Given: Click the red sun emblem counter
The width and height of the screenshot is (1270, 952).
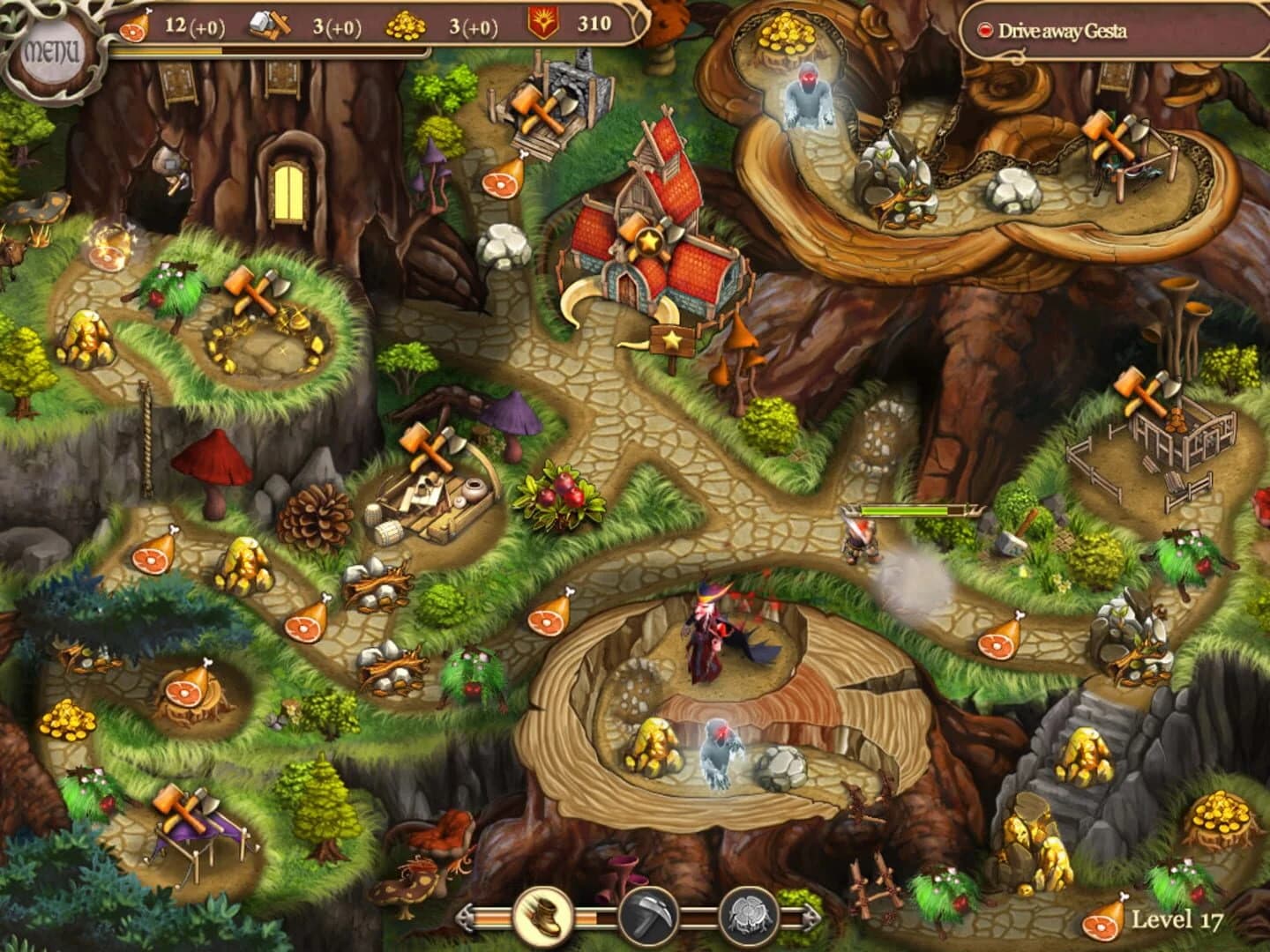Looking at the screenshot, I should [x=541, y=22].
